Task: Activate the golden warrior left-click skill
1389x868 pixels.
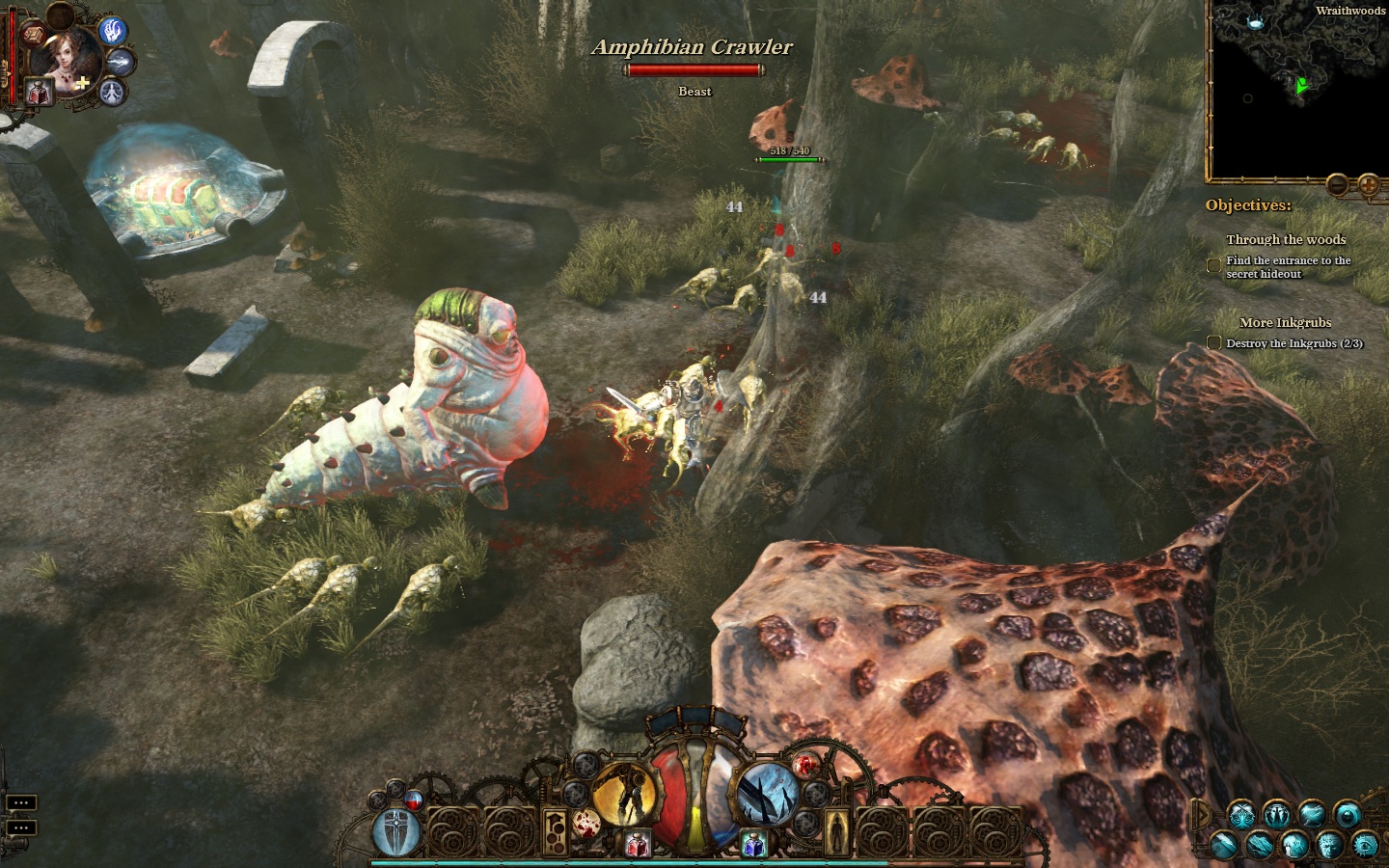Action: click(x=623, y=795)
